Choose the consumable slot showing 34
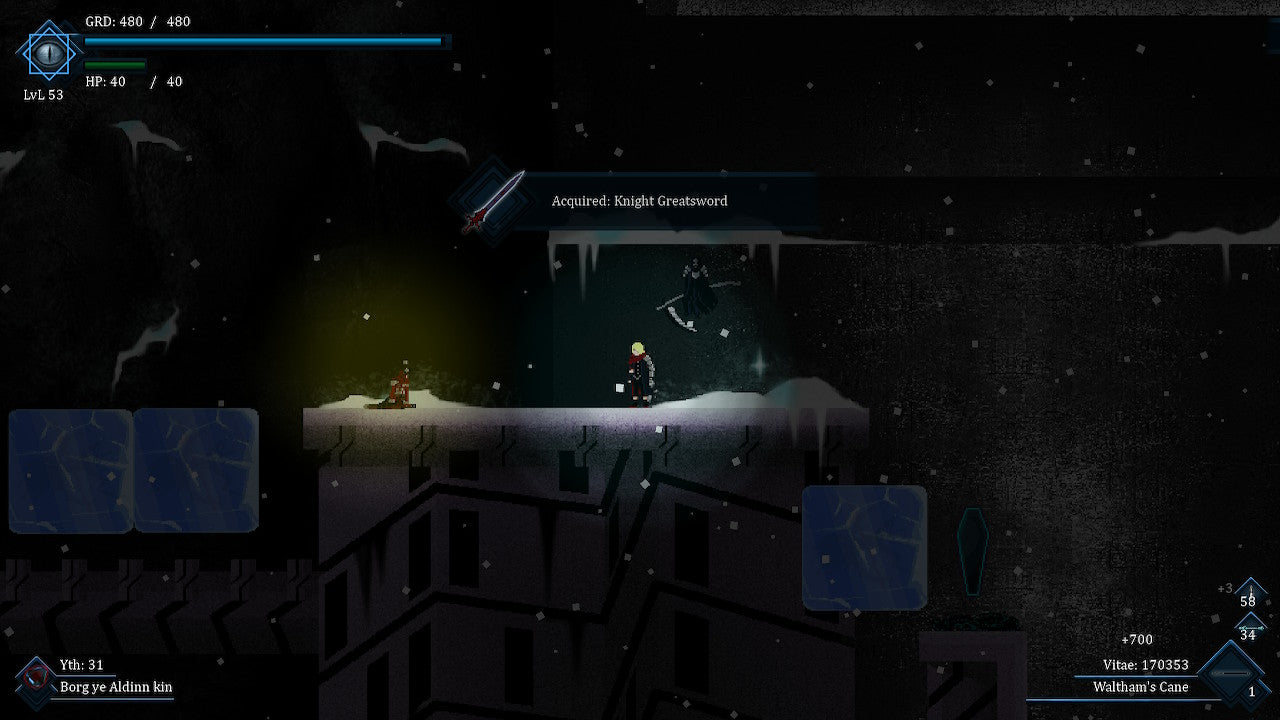 click(1249, 629)
